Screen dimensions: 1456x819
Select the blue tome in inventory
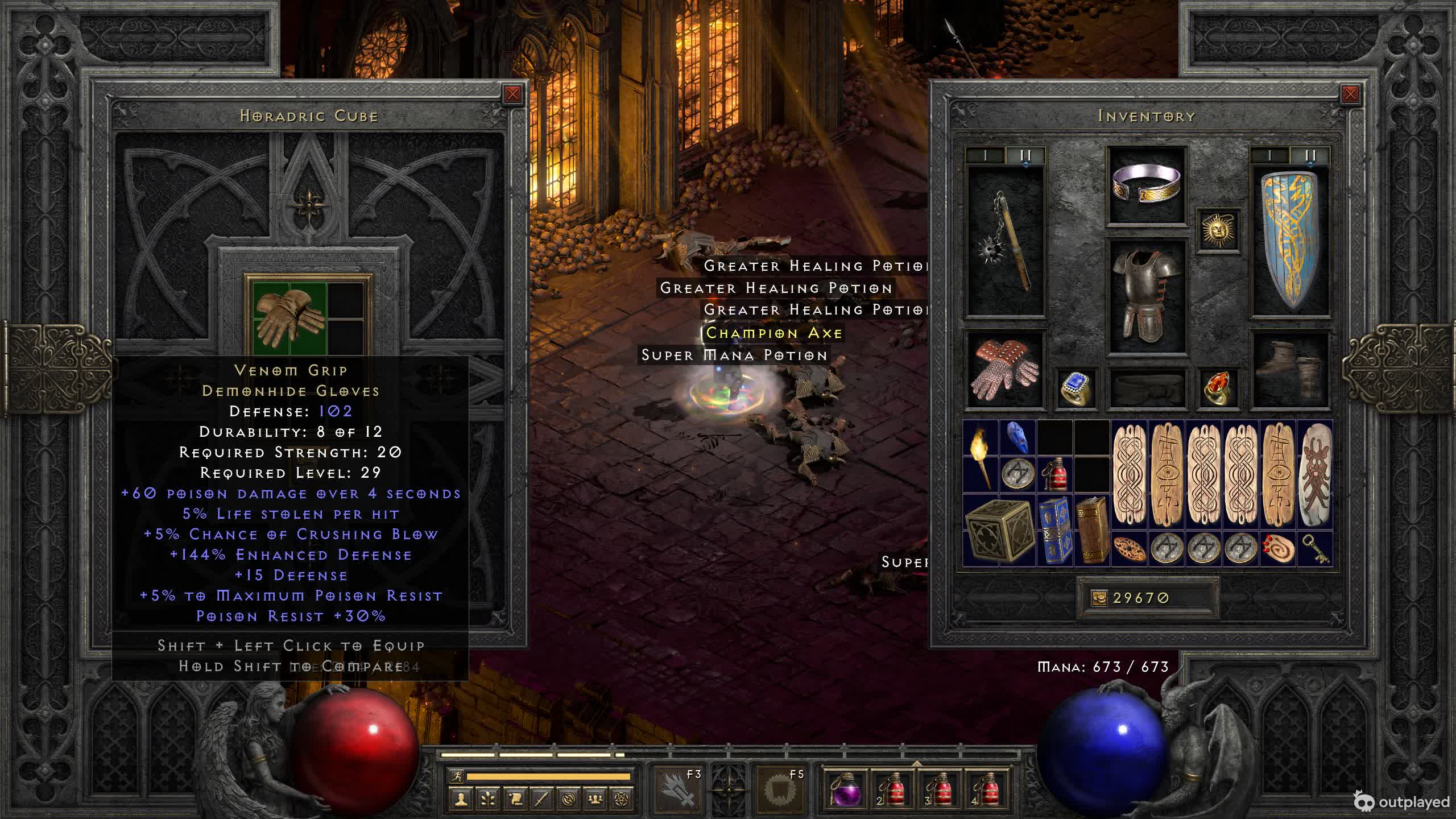click(1054, 530)
